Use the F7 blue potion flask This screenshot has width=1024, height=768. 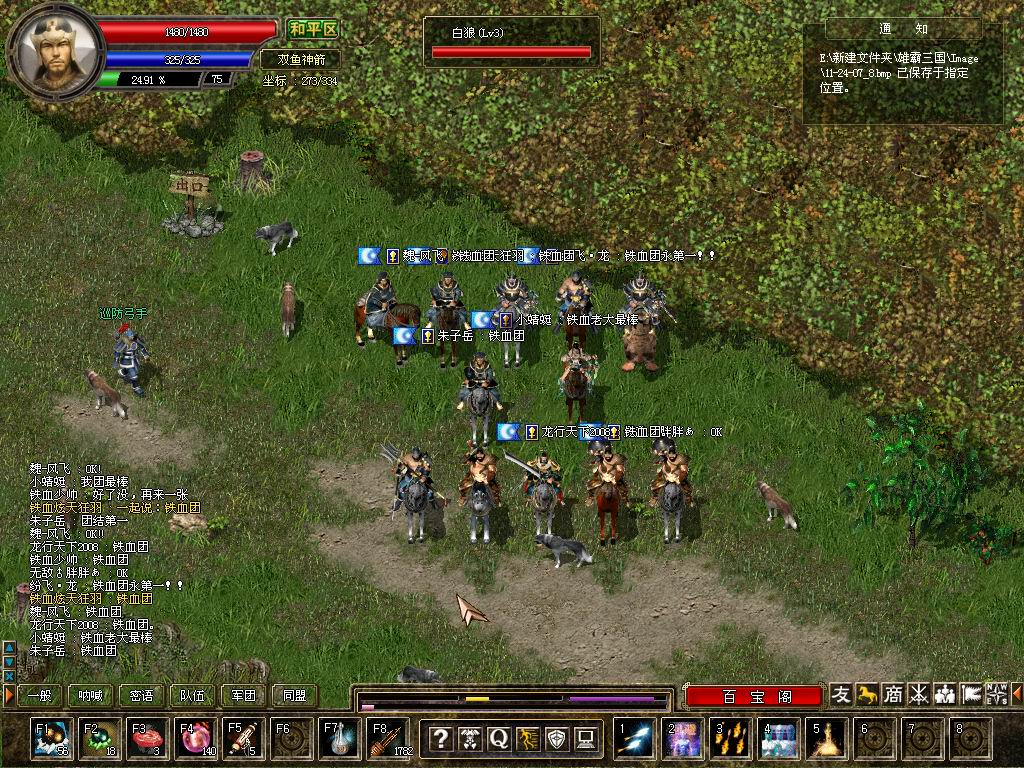pyautogui.click(x=340, y=739)
